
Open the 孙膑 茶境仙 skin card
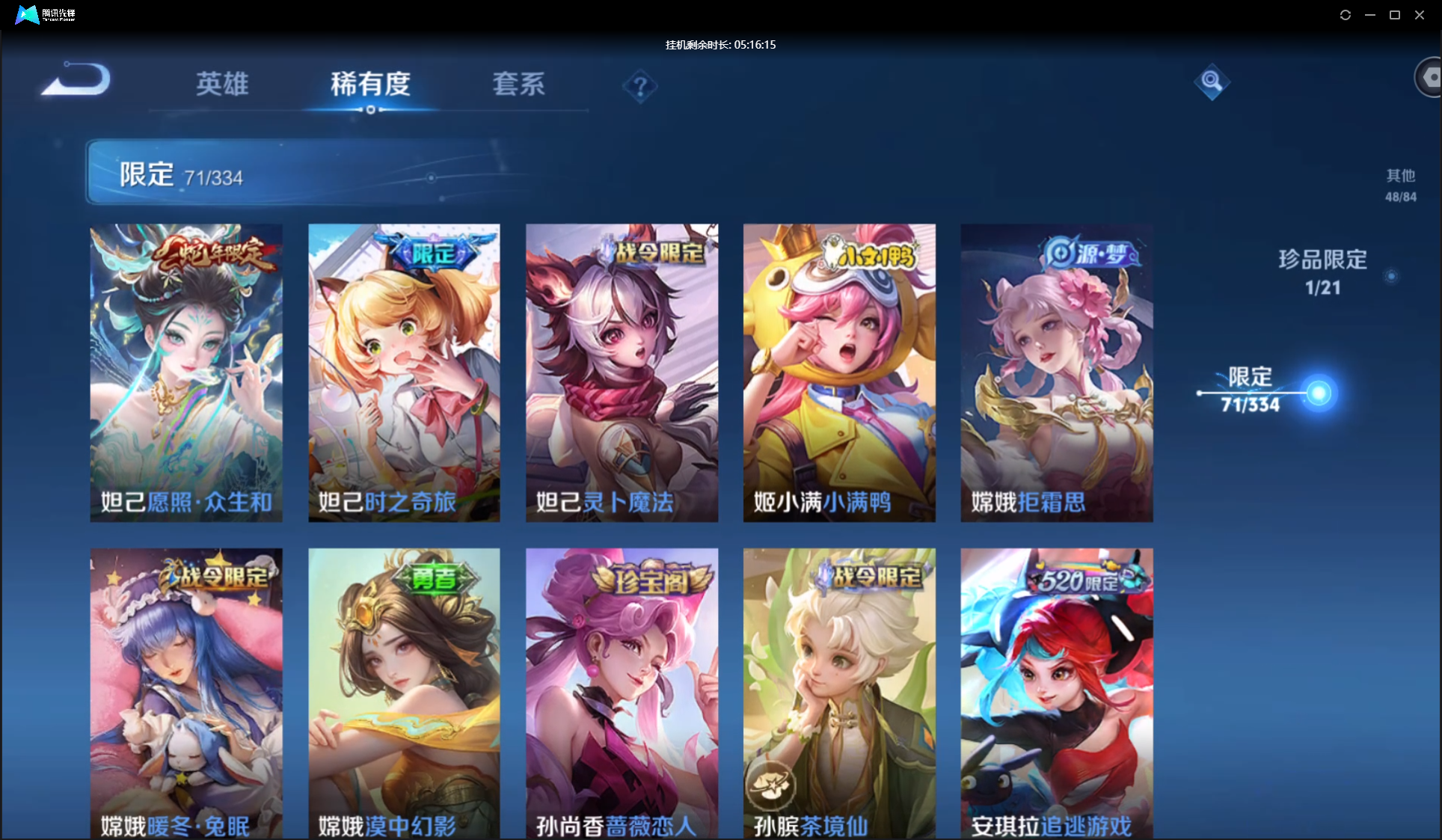(x=839, y=693)
